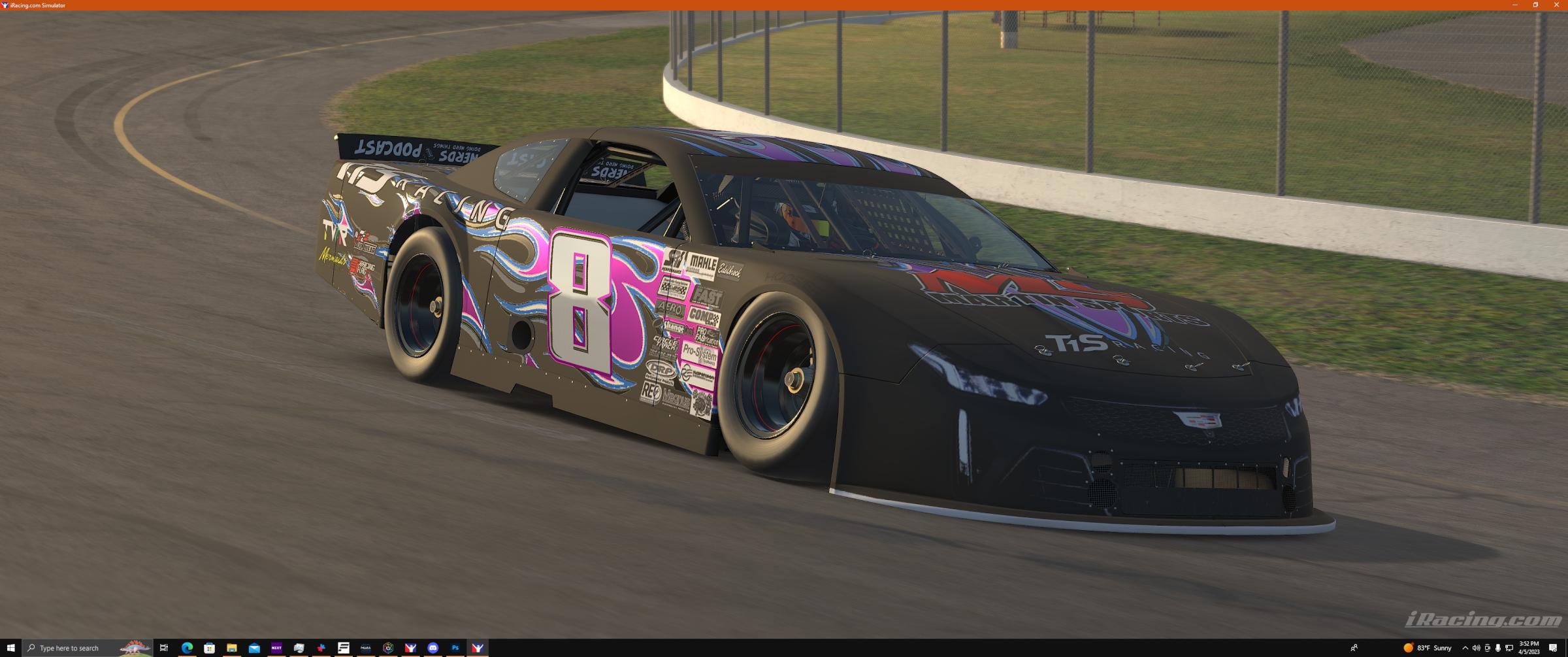The width and height of the screenshot is (1568, 657).
Task: Open the Action Center notifications panel
Action: tap(1554, 648)
